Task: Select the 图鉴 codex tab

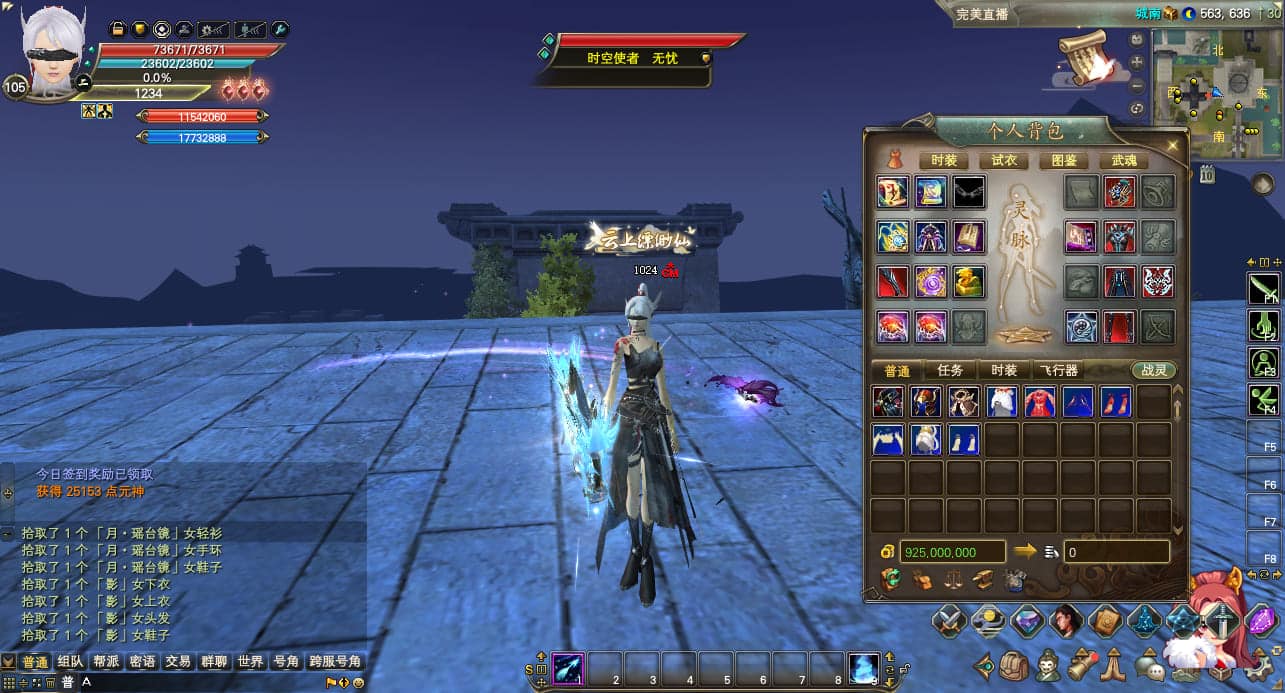Action: click(x=1064, y=160)
